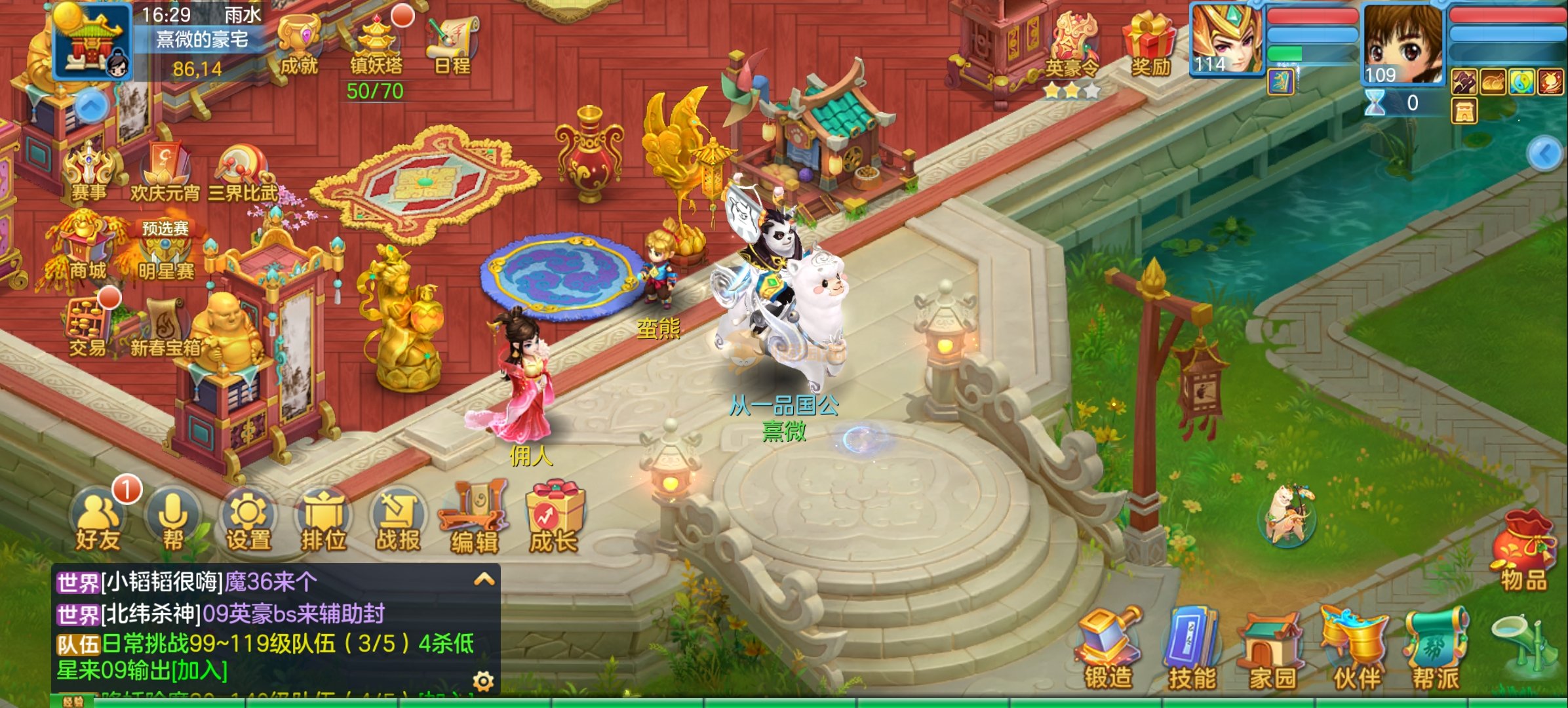The height and width of the screenshot is (708, 1568).
Task: Open the 锻造 forging menu
Action: click(x=1108, y=649)
